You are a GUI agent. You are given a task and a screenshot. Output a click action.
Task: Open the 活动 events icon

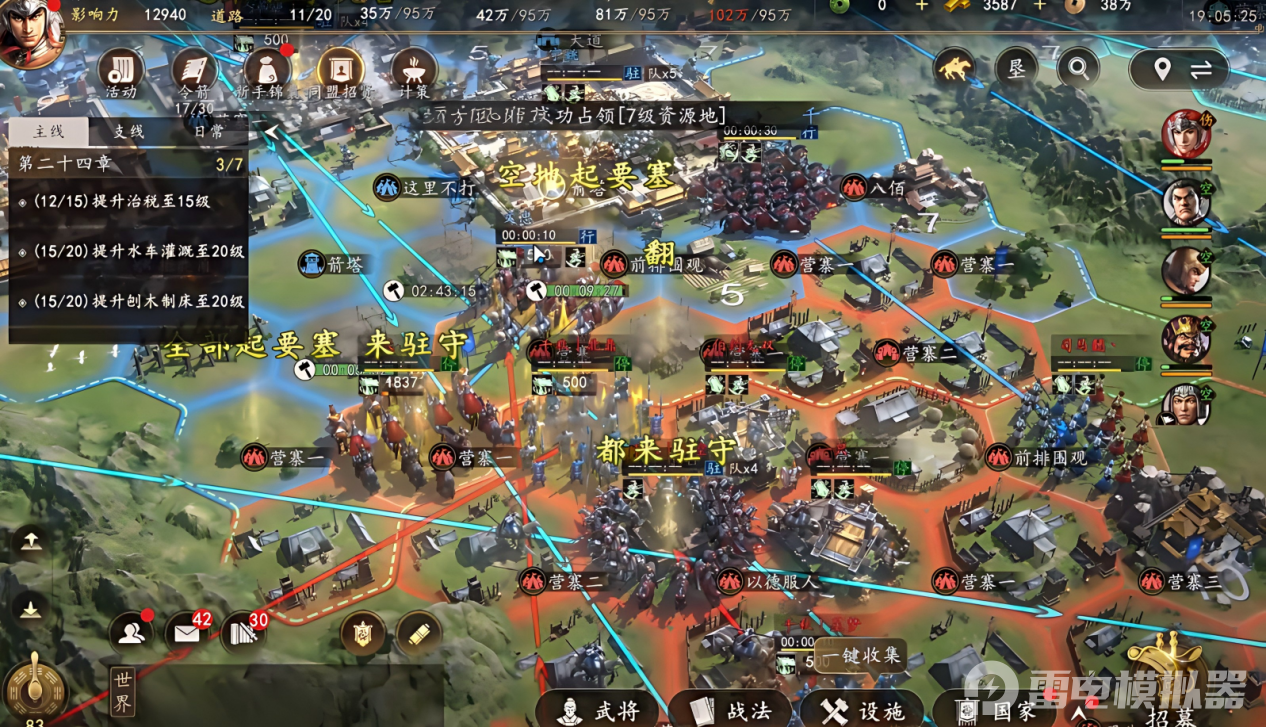click(x=121, y=72)
